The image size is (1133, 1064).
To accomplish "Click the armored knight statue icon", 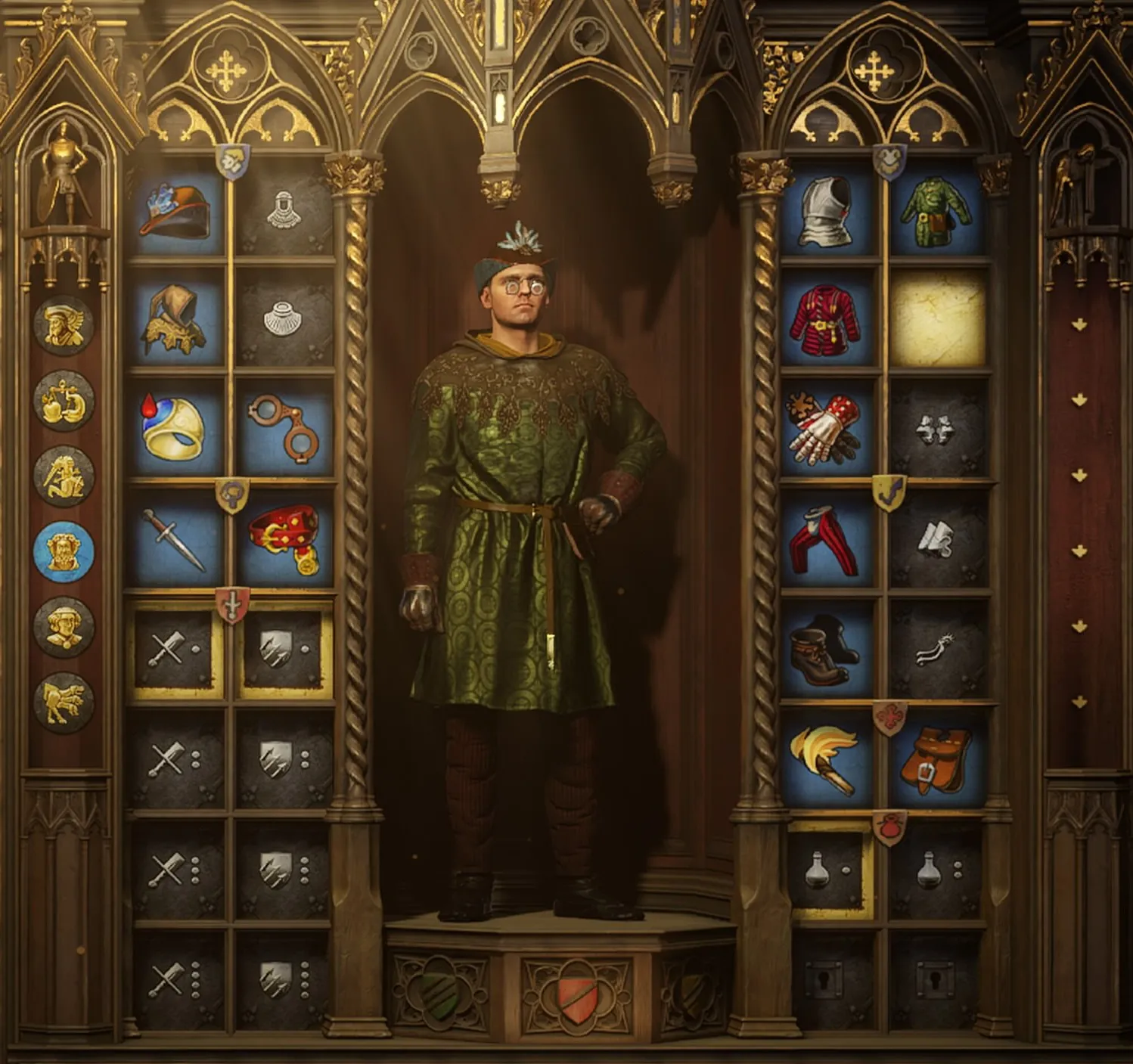I will (x=64, y=174).
